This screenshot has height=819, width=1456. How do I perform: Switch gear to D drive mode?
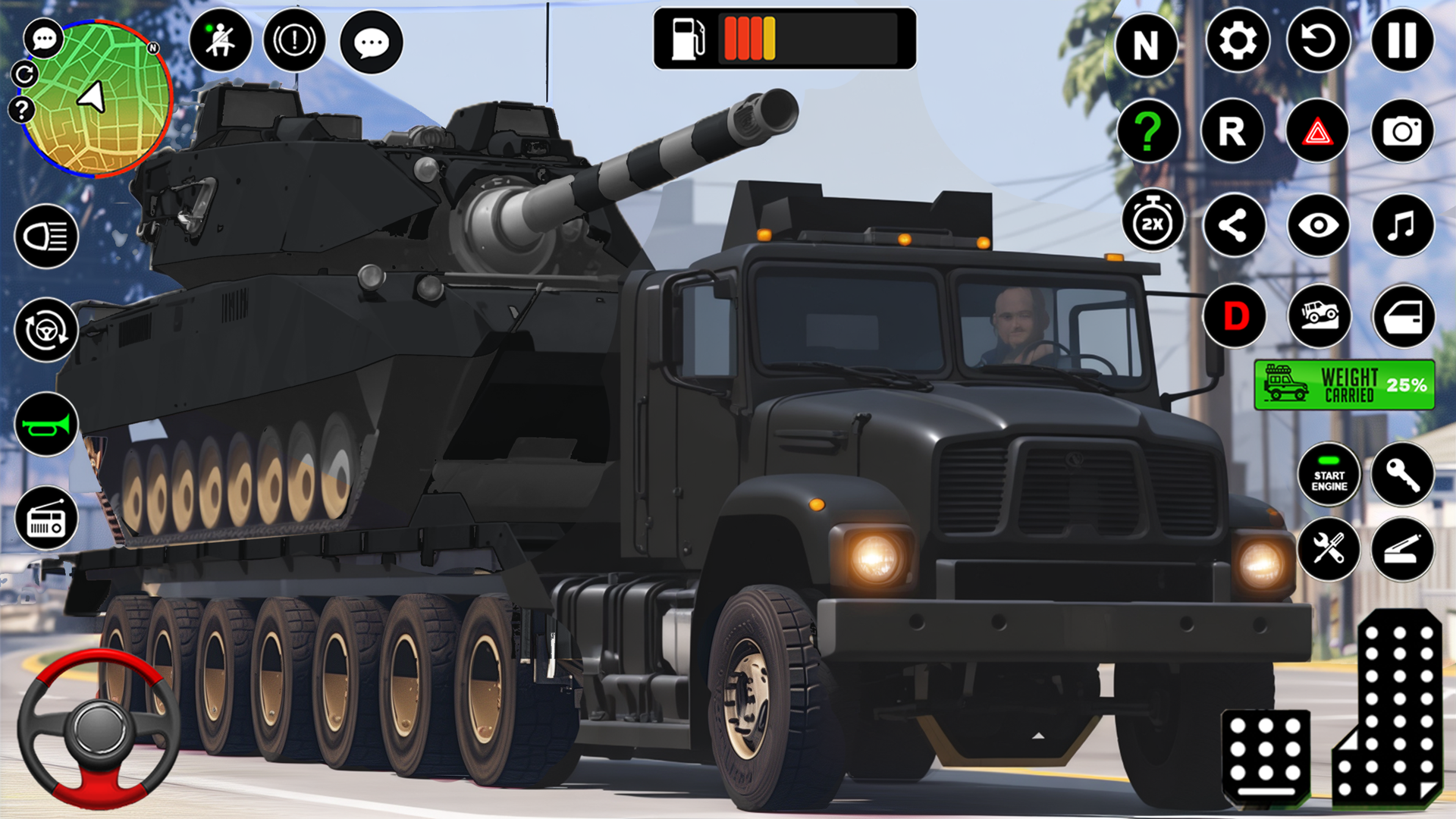(x=1233, y=316)
